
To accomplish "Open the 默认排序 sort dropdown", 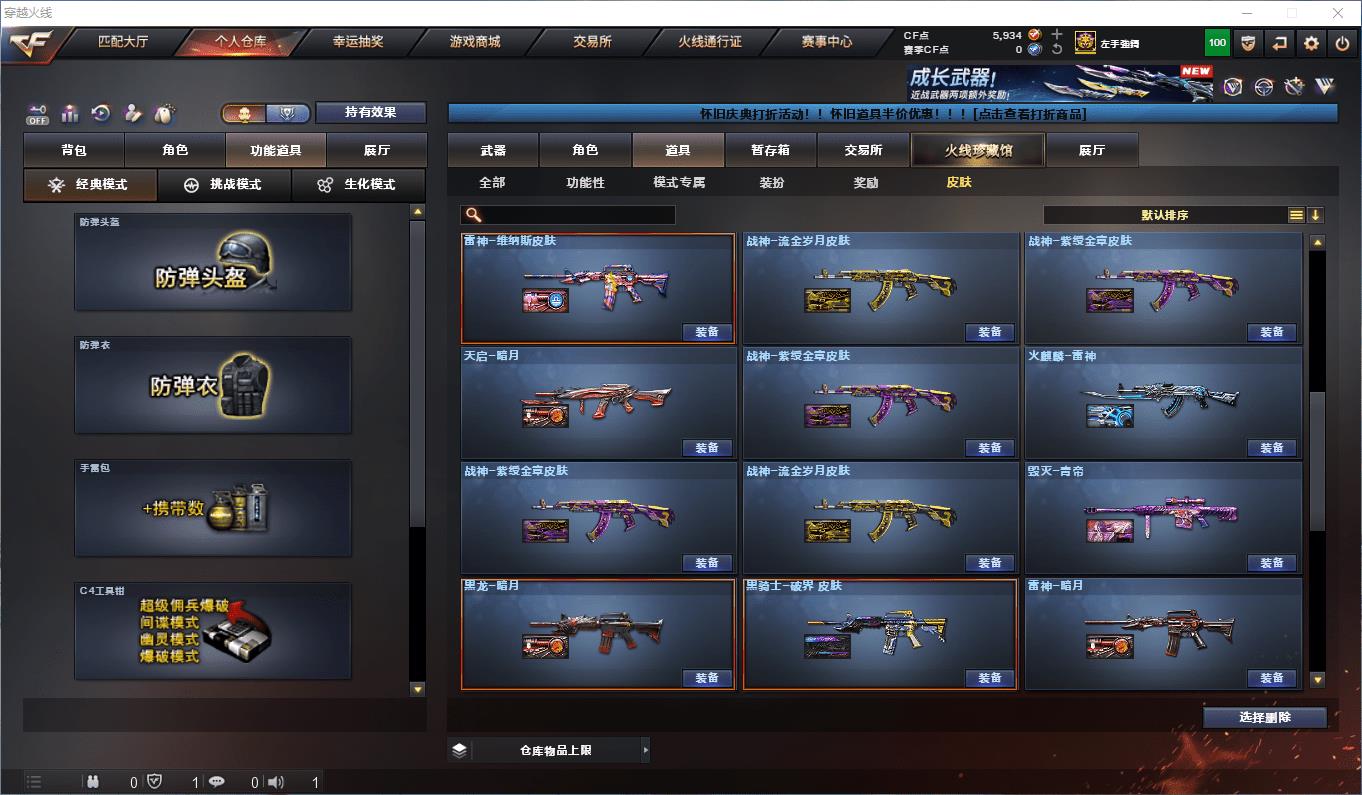I will click(1165, 215).
